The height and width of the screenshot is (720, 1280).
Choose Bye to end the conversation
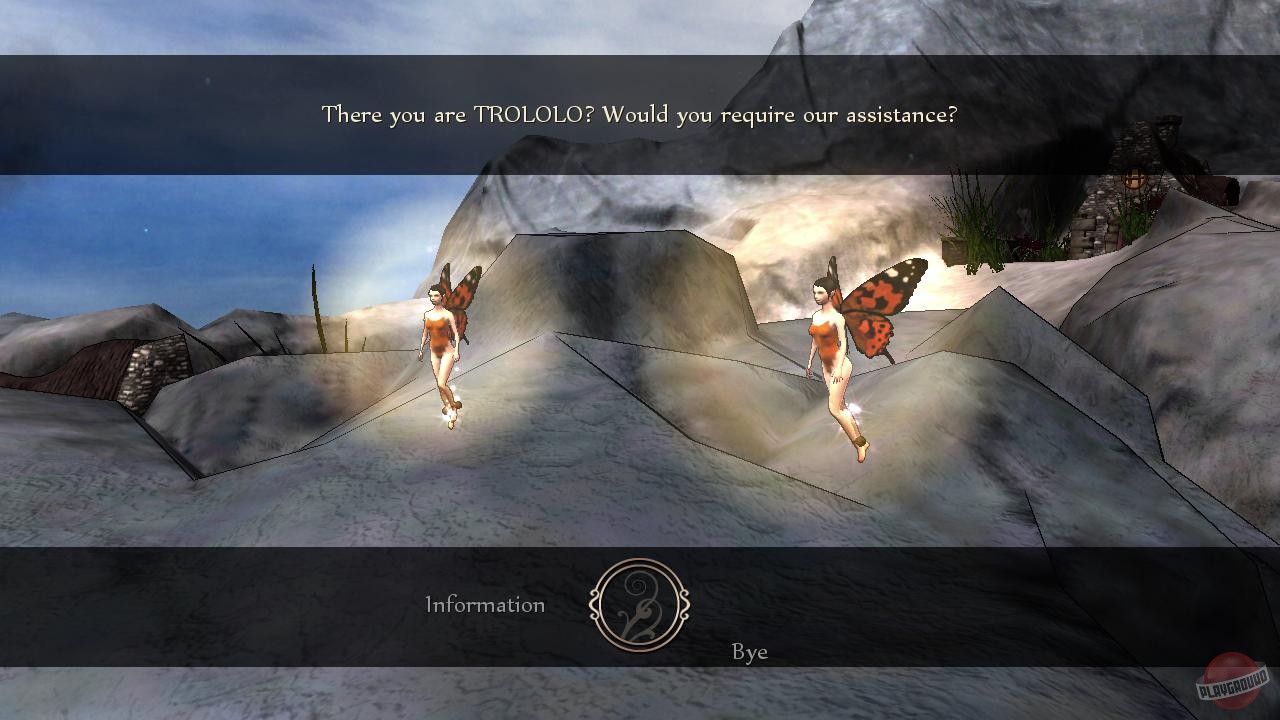tap(751, 652)
